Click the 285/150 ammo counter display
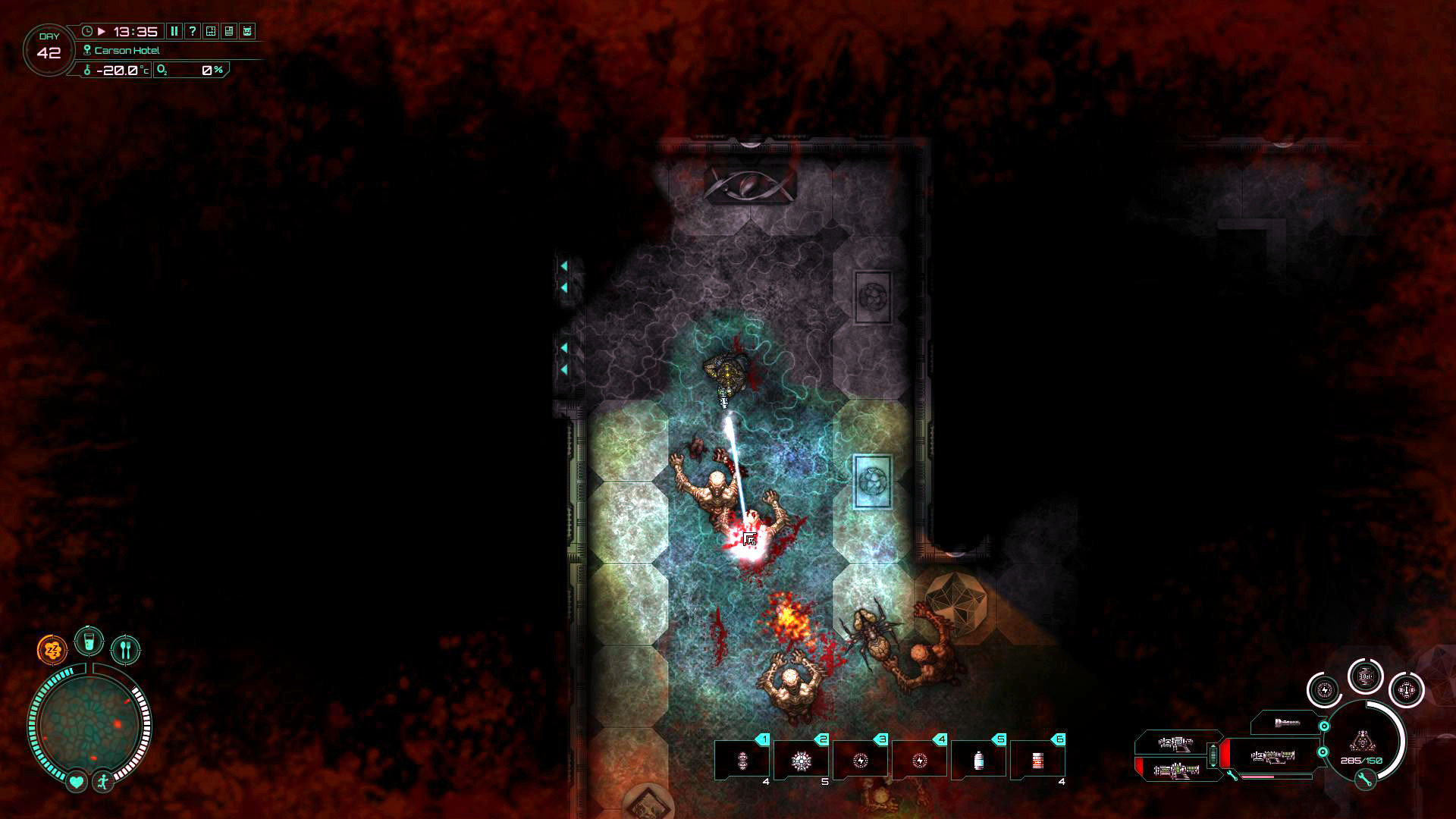Image resolution: width=1456 pixels, height=819 pixels. 1362,760
